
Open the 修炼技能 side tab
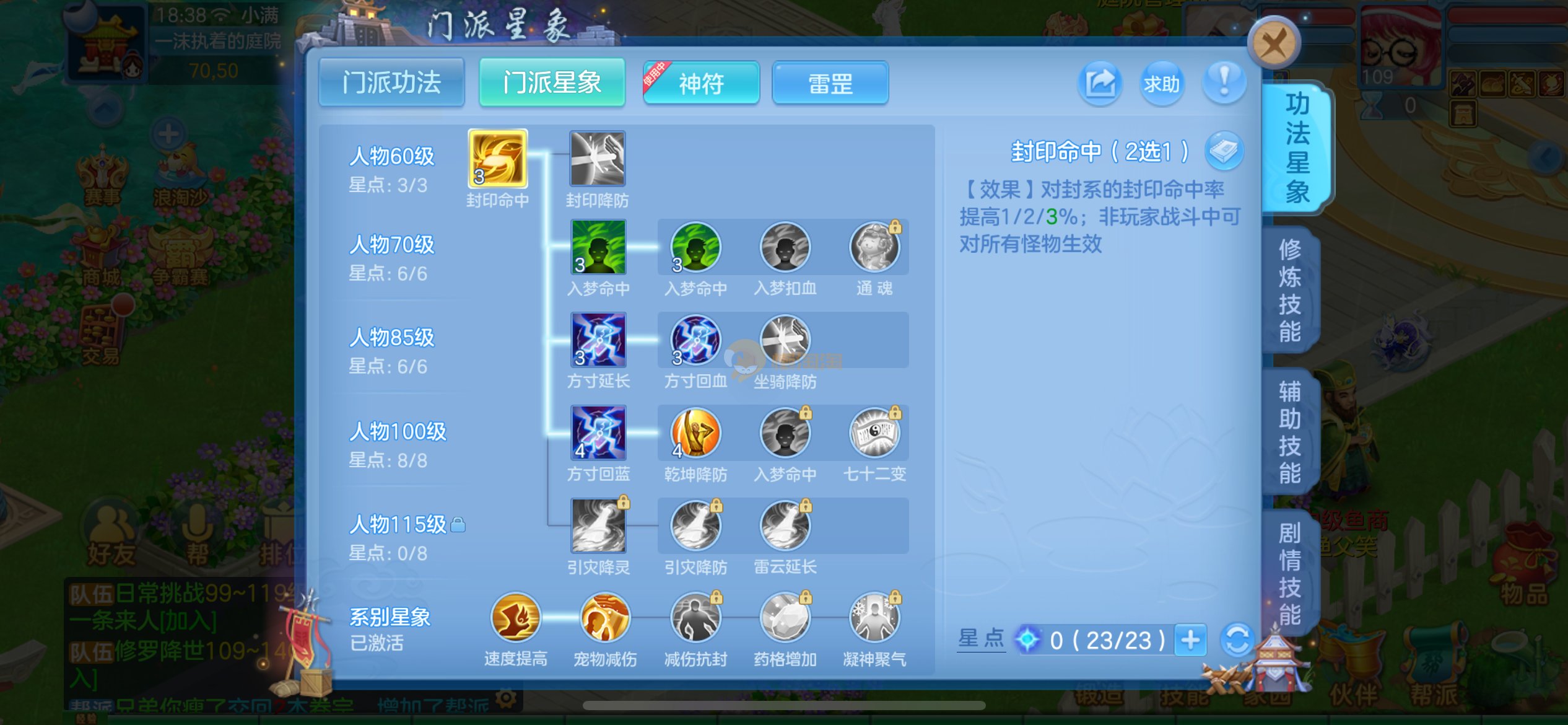click(1290, 291)
